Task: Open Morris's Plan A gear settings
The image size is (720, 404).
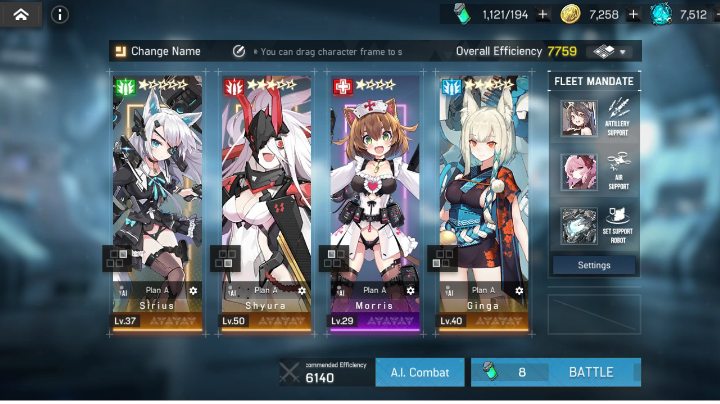Action: tap(410, 290)
